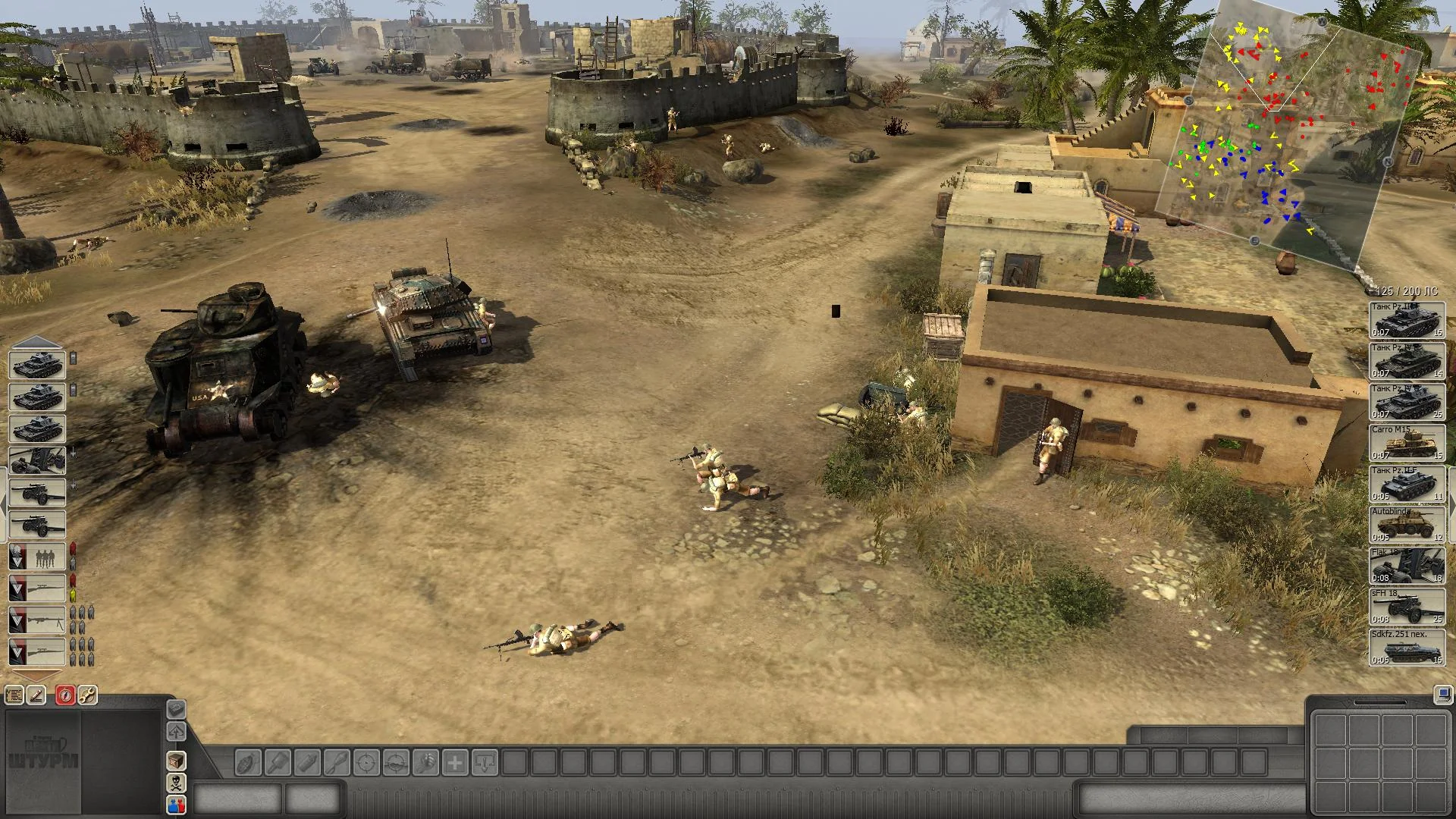Screen dimensions: 1456x819
Task: Select the three-soldier infantry squad card
Action: 37,557
